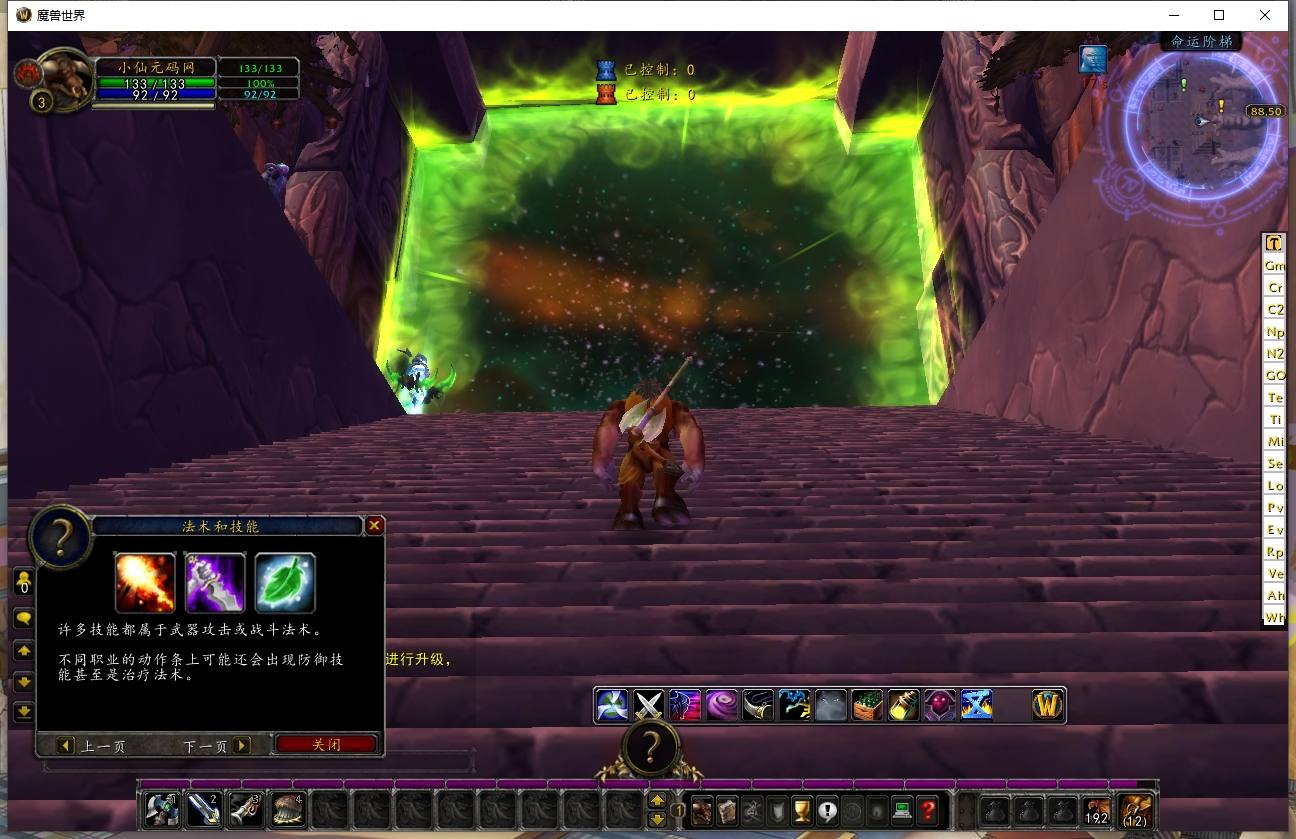Click the red 关闭 button
Screen dimensions: 1296x839
point(326,745)
